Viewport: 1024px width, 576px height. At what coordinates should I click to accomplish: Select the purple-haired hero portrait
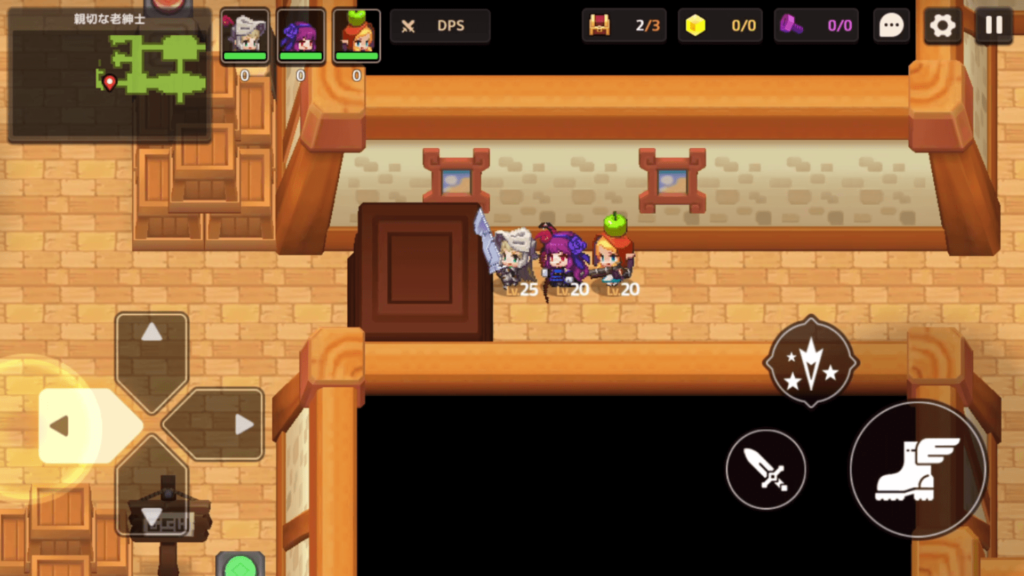click(301, 36)
